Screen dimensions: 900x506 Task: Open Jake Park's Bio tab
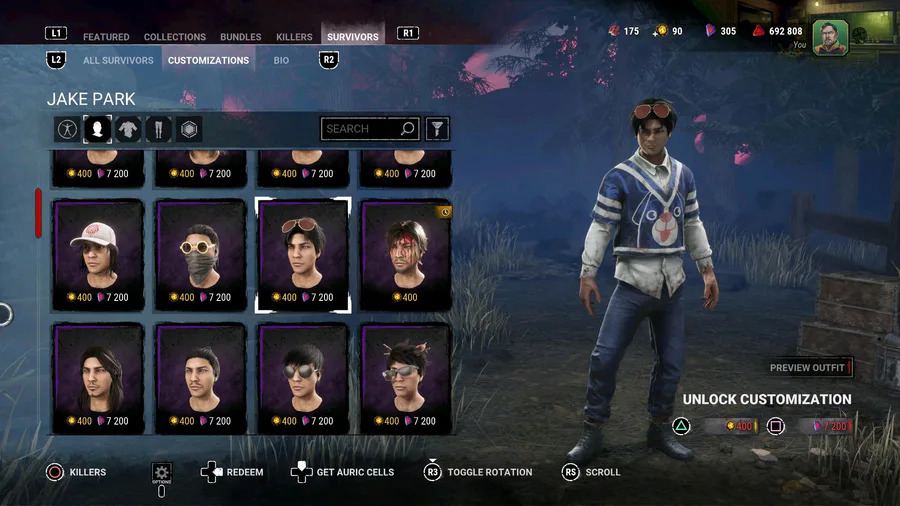coord(282,60)
